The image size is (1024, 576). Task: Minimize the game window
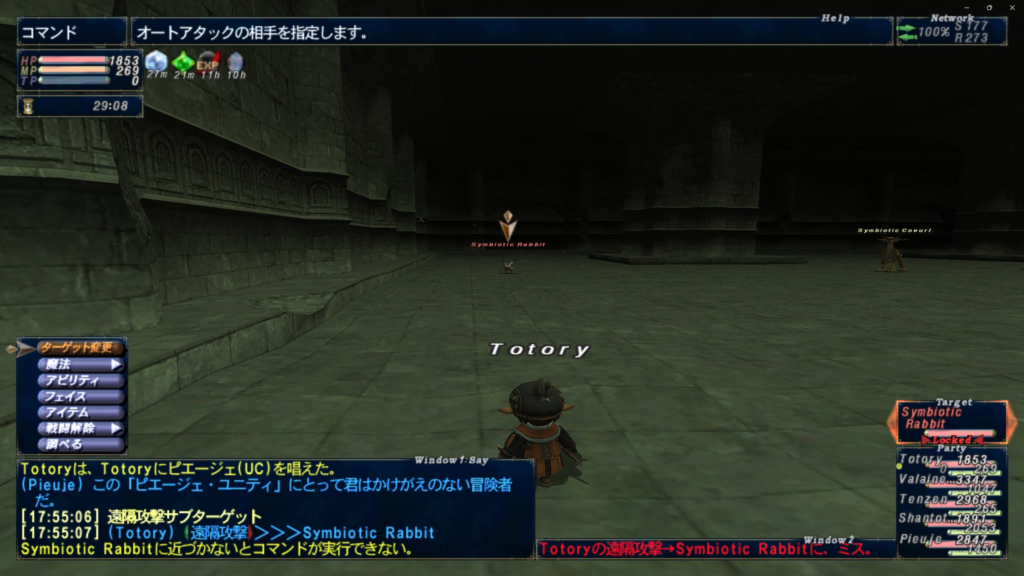(x=967, y=7)
